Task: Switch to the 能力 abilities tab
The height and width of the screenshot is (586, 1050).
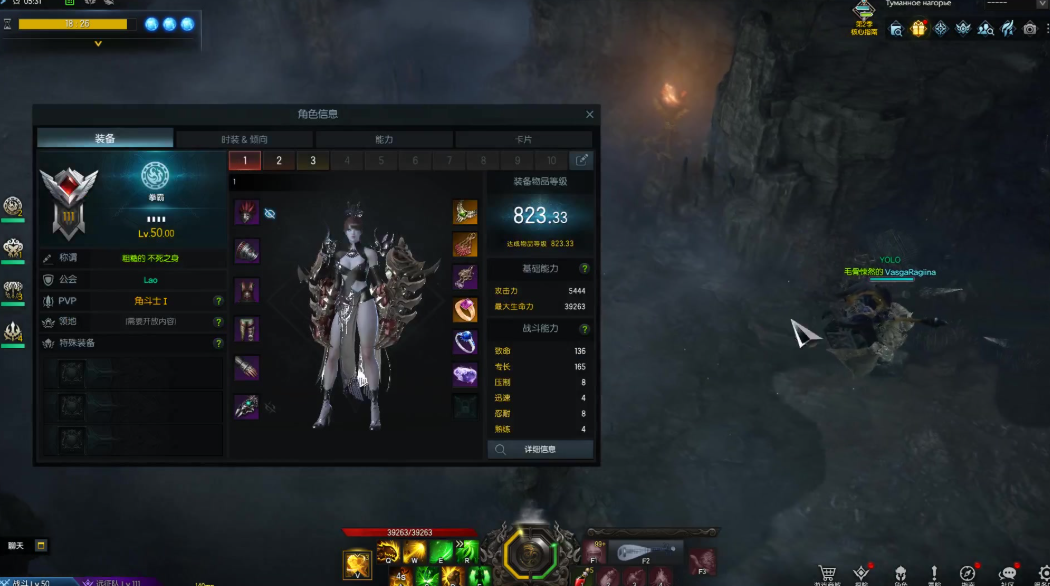Action: coord(384,139)
